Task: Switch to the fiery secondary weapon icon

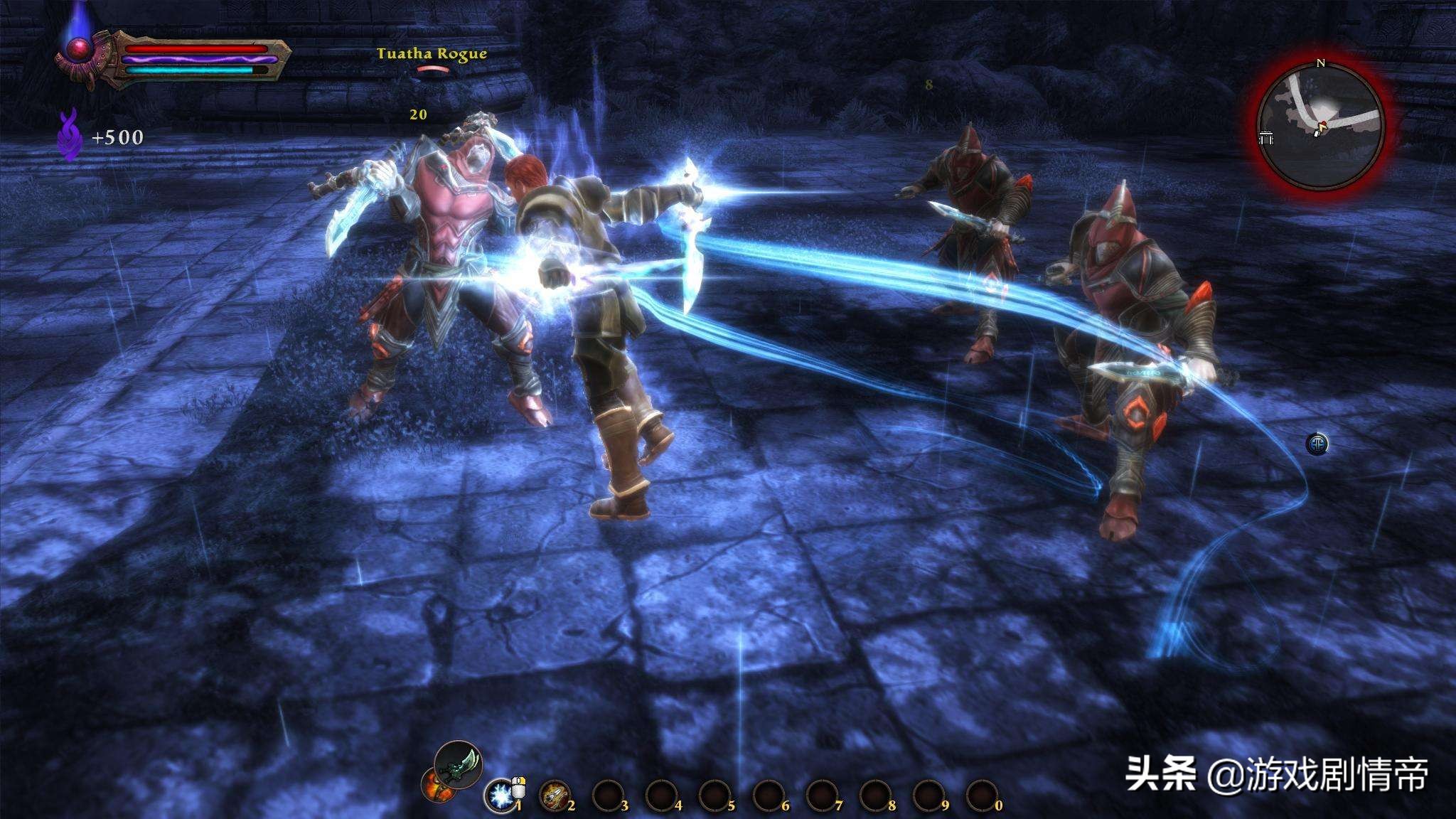Action: (x=435, y=786)
